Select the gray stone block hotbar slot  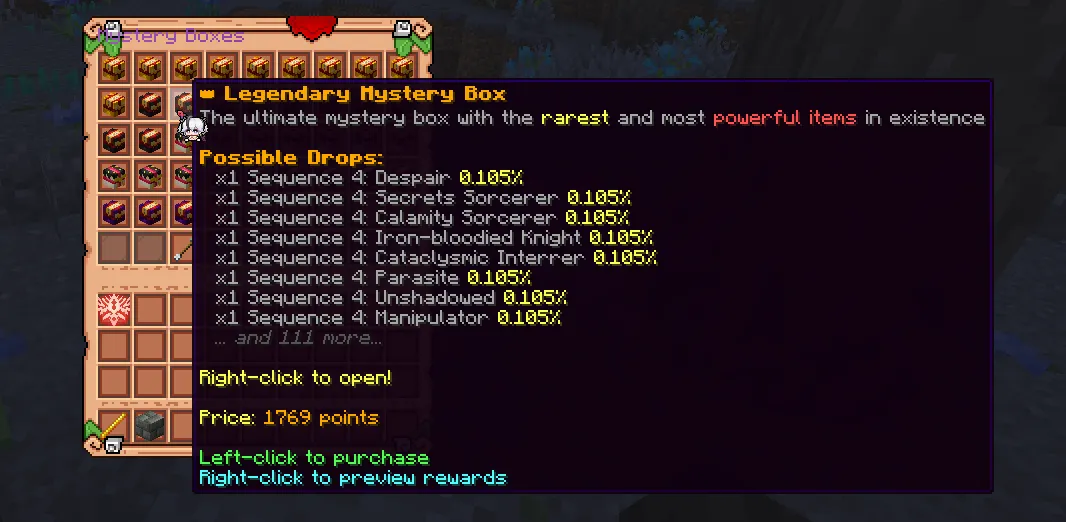tap(150, 424)
